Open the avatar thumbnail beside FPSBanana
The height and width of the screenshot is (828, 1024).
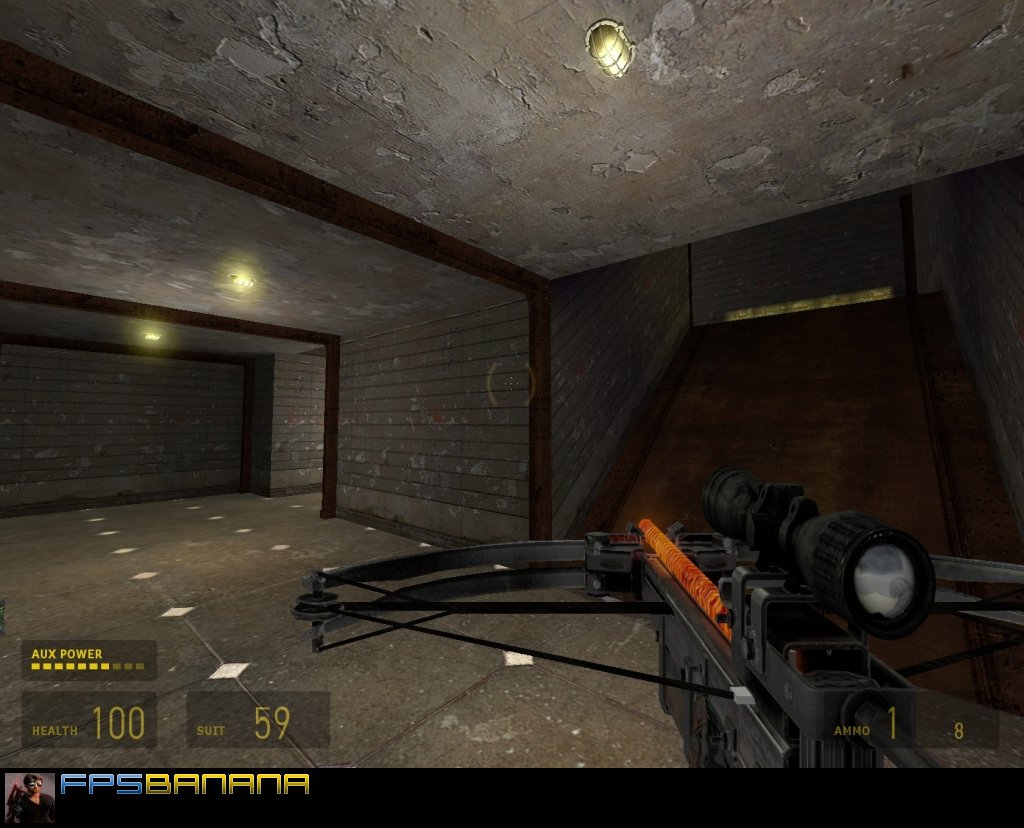[x=30, y=797]
